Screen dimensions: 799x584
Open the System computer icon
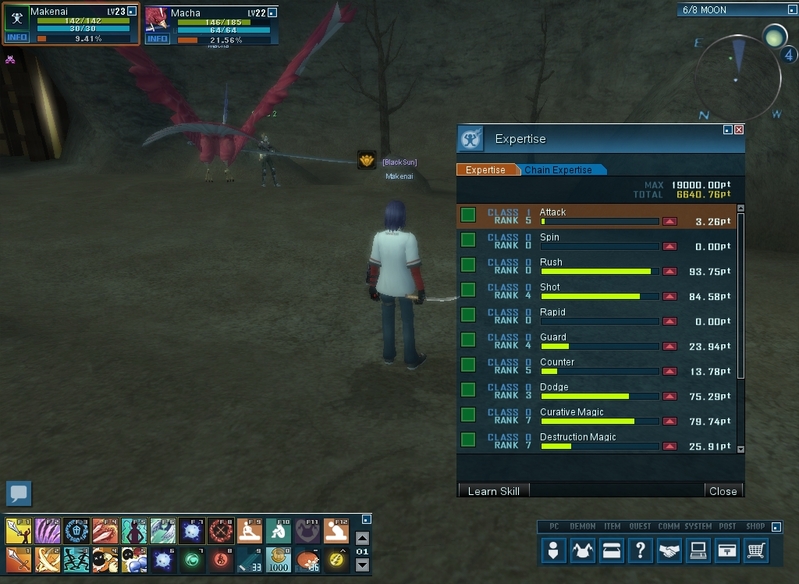tap(698, 549)
